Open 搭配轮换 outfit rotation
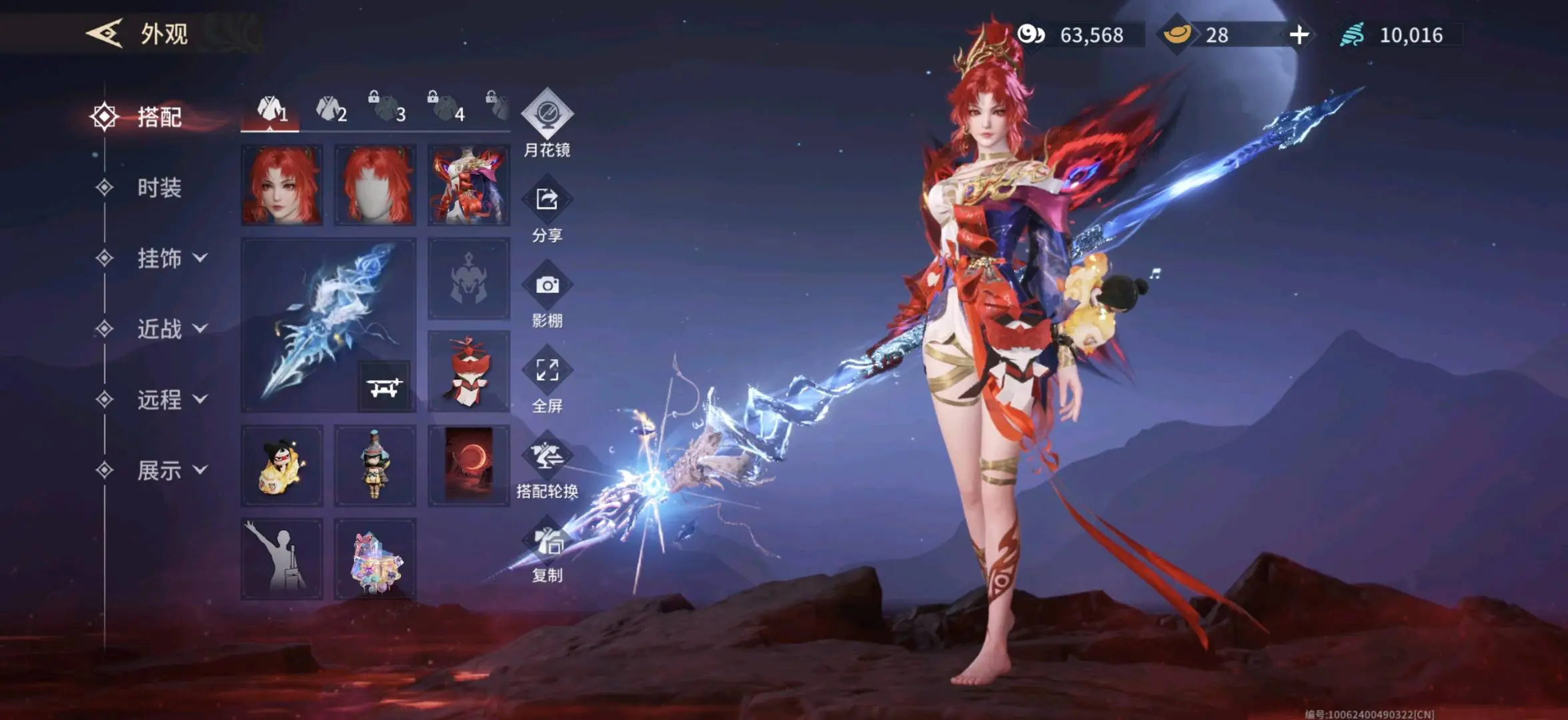The image size is (1568, 720). 547,466
